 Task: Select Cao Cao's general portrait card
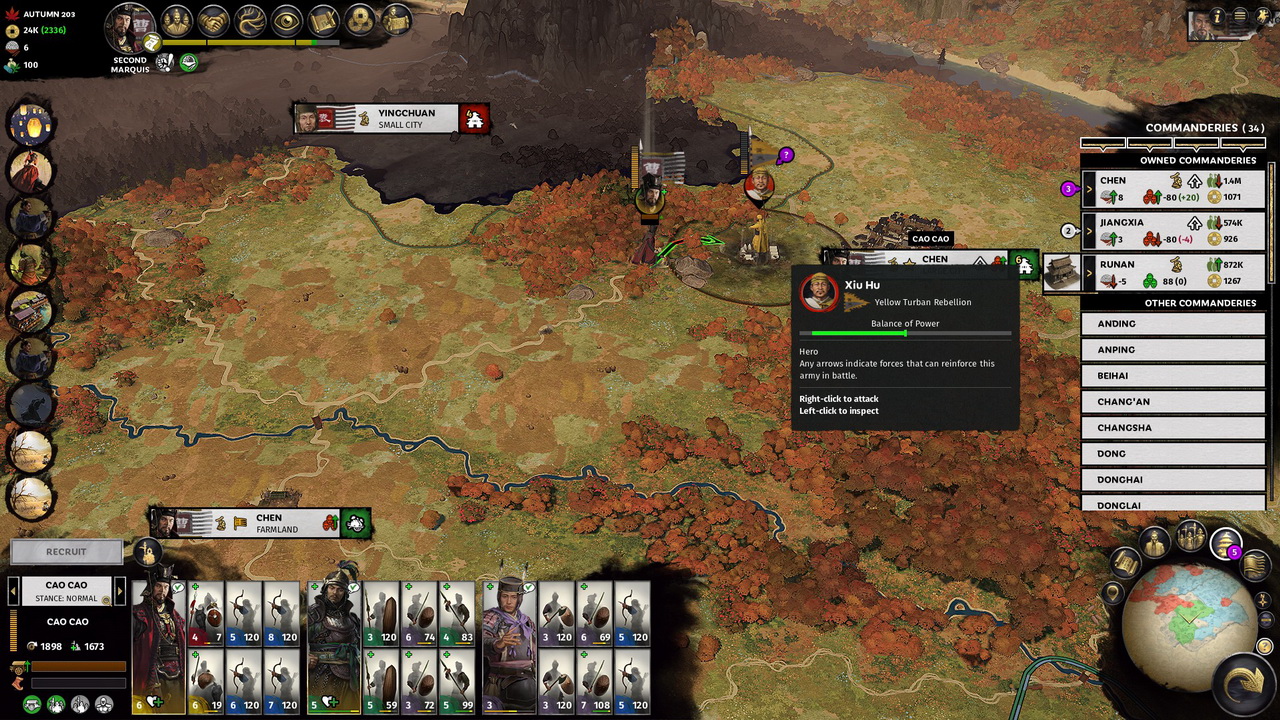[x=159, y=648]
